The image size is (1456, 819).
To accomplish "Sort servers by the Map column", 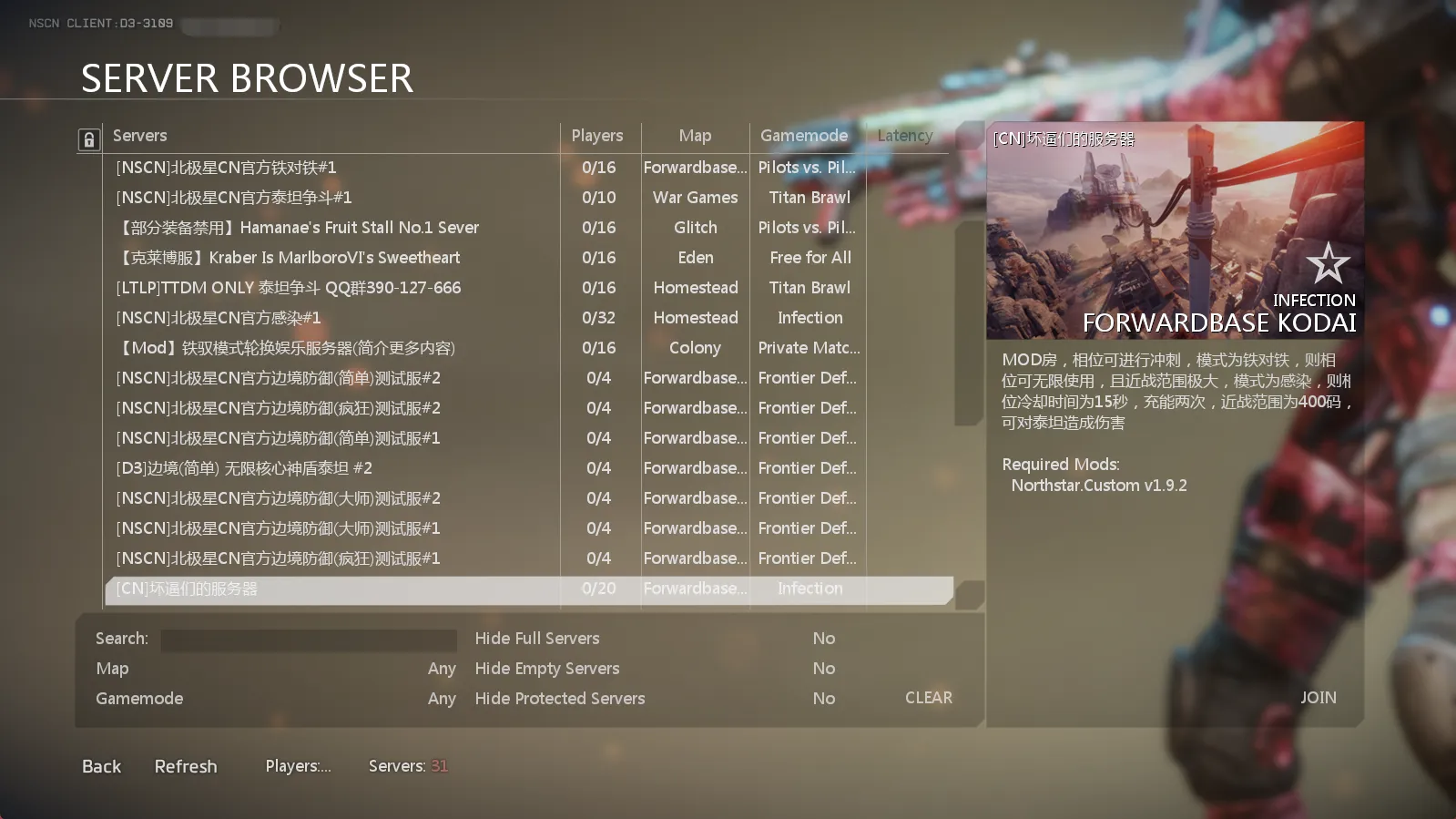I will coord(695,135).
